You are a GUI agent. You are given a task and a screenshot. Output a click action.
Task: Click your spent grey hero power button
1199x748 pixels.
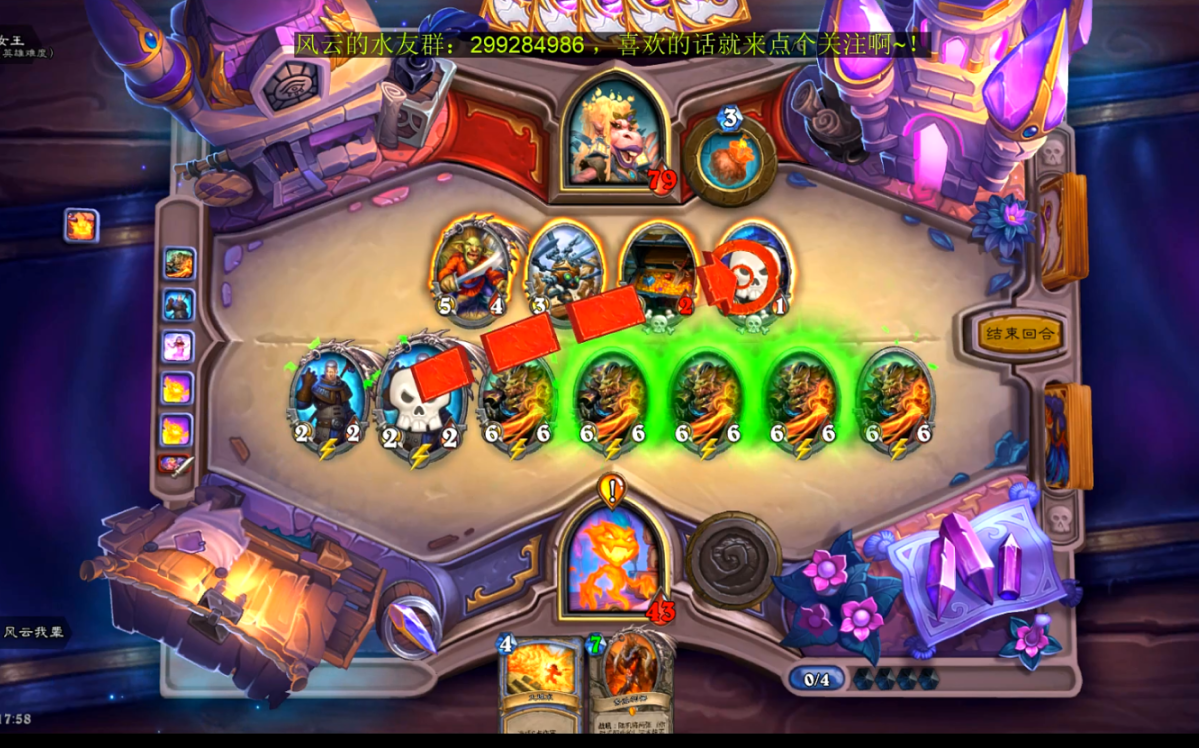[732, 560]
